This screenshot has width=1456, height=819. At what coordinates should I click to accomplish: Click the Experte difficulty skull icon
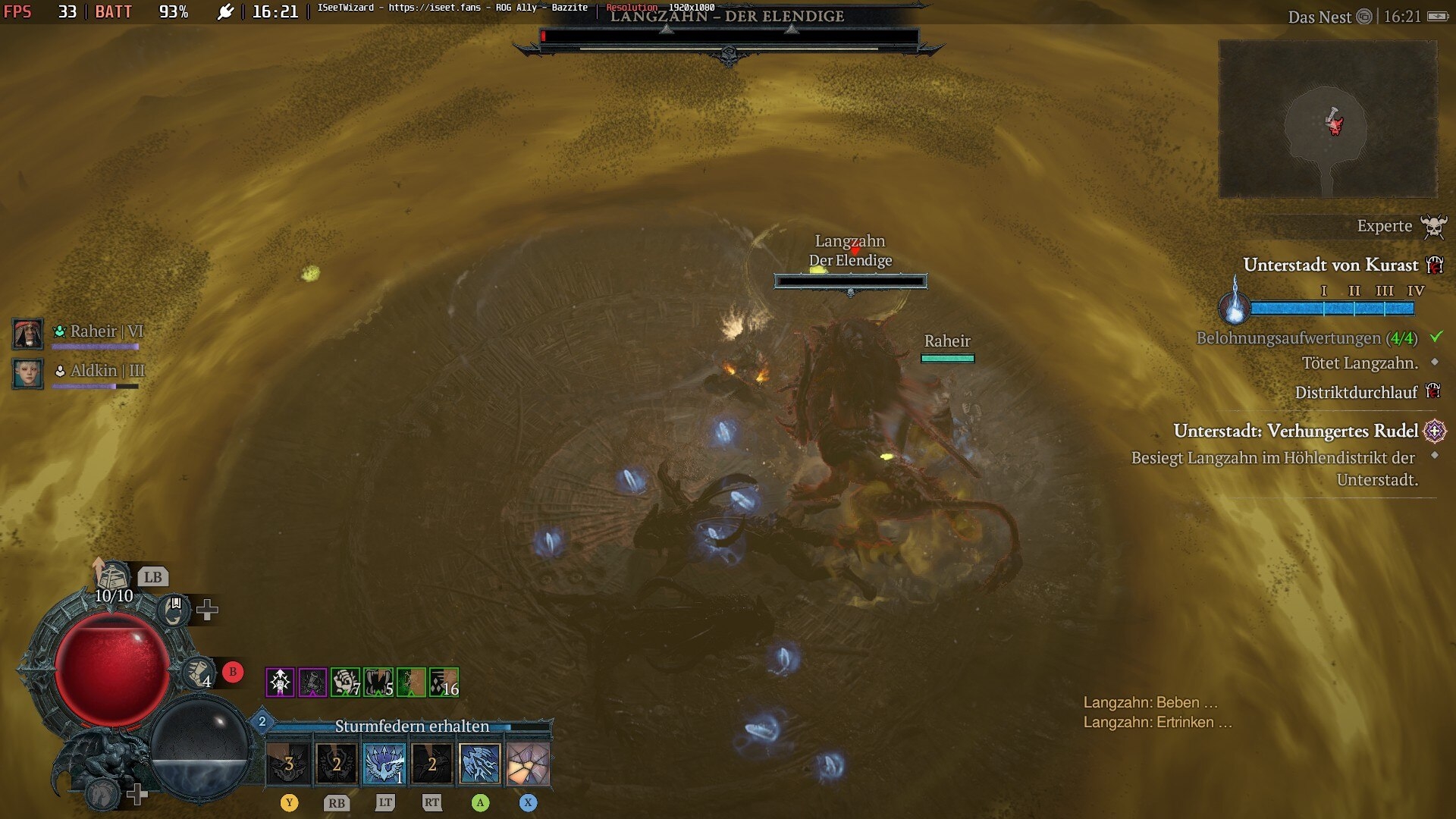click(x=1432, y=226)
